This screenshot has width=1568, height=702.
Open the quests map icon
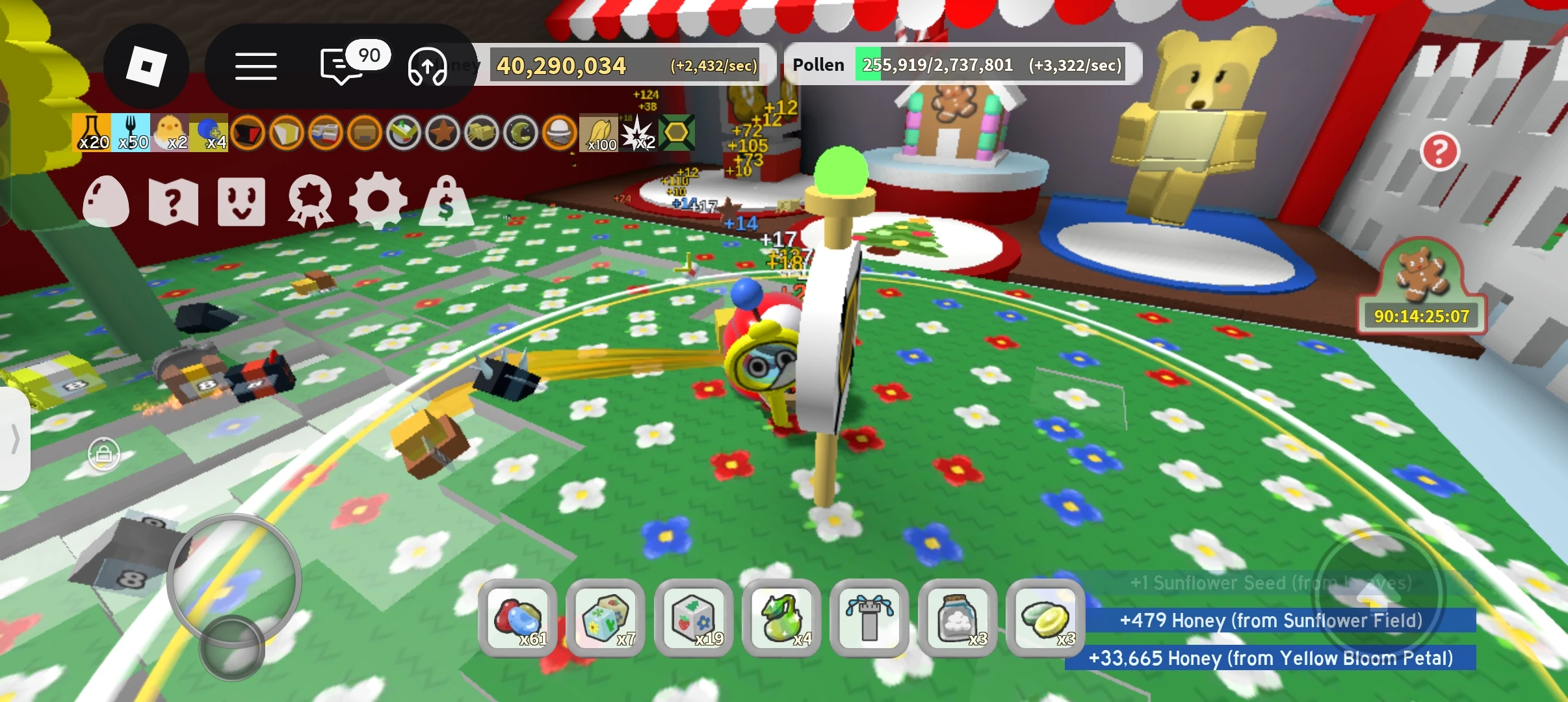[174, 201]
